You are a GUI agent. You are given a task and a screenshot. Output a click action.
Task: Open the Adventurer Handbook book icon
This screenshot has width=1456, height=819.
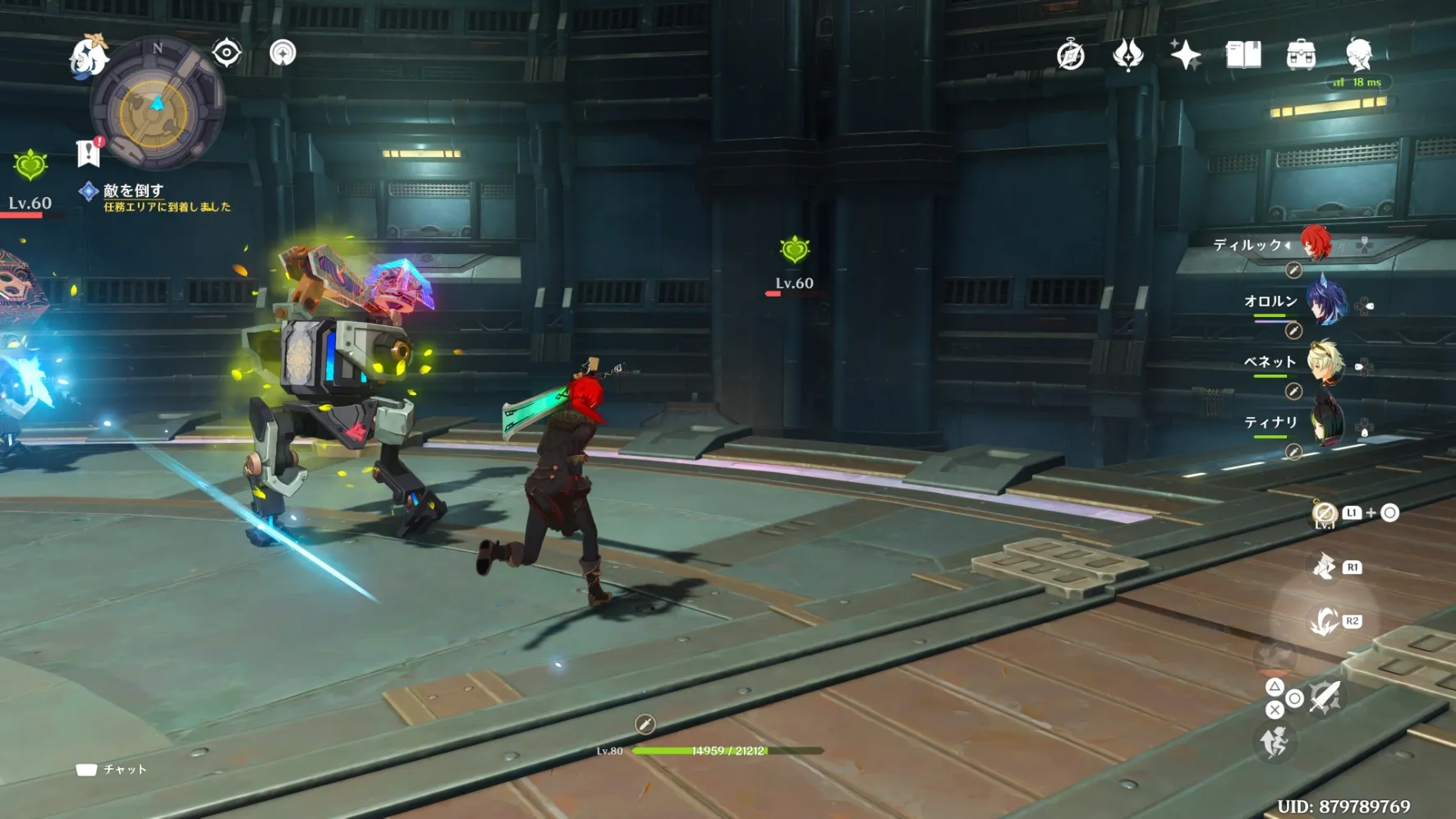[1242, 55]
